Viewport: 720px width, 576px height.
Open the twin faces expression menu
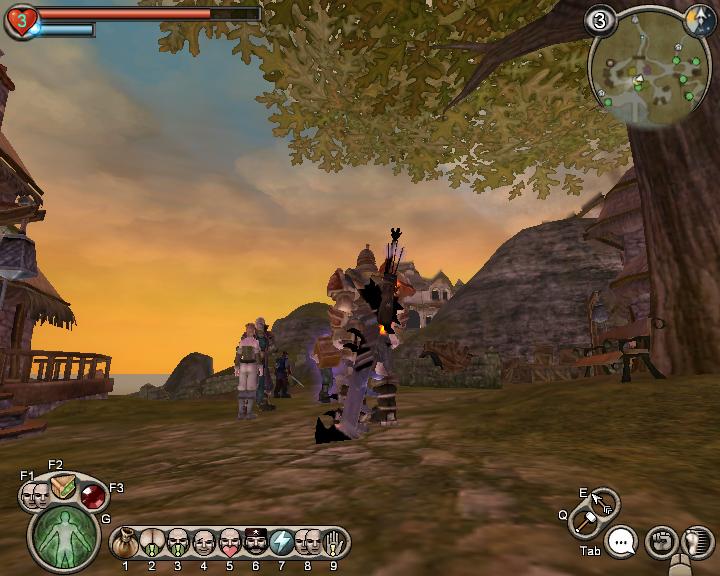point(36,494)
